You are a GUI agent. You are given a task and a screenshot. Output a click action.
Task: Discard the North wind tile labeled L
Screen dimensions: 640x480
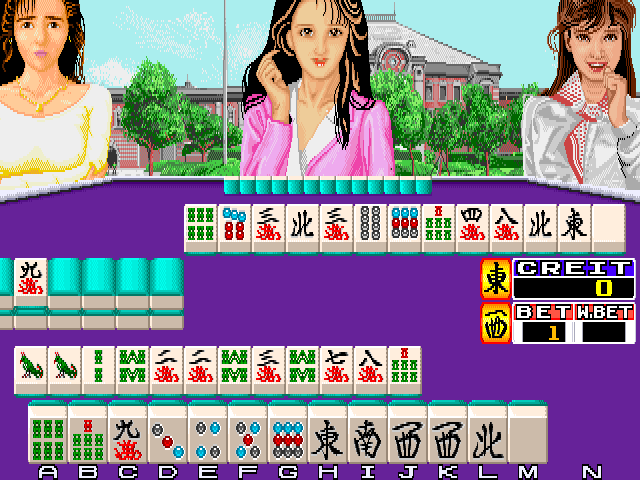tap(487, 434)
